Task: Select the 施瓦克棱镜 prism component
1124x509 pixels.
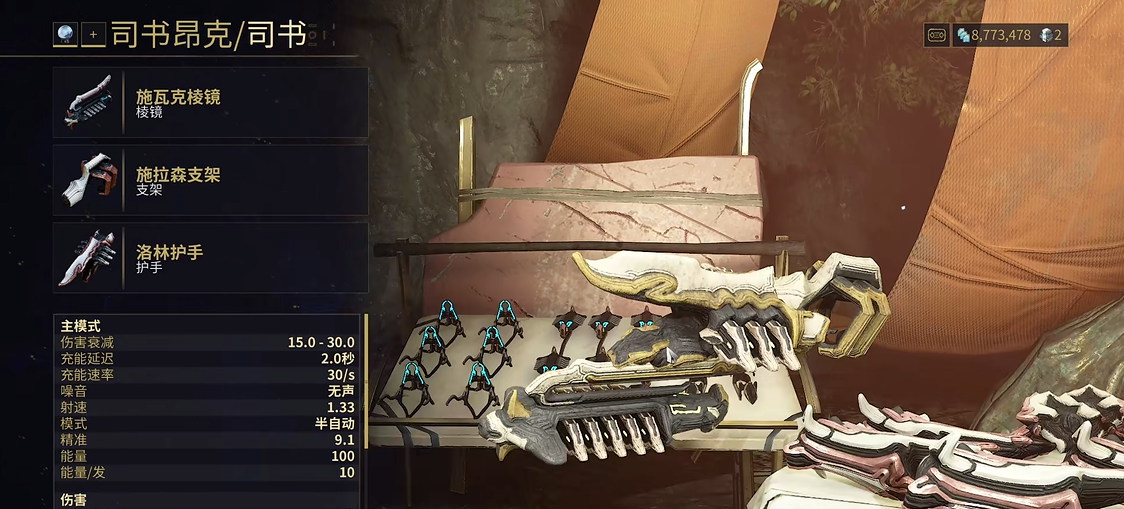Action: pos(210,103)
